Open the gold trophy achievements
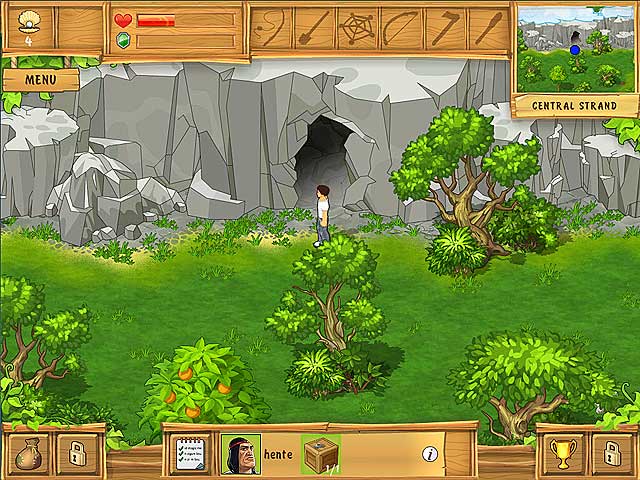Image resolution: width=640 pixels, height=480 pixels. tap(561, 453)
